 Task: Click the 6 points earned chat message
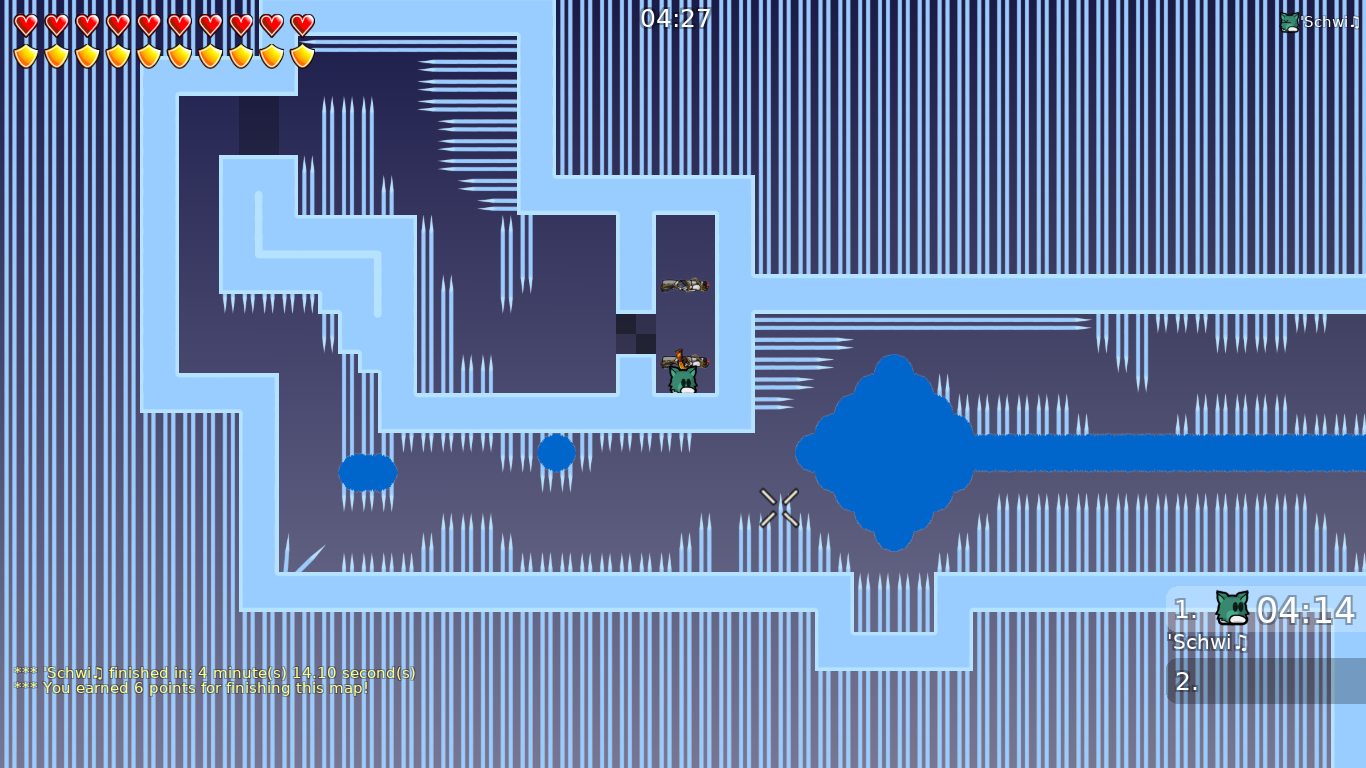coord(190,688)
